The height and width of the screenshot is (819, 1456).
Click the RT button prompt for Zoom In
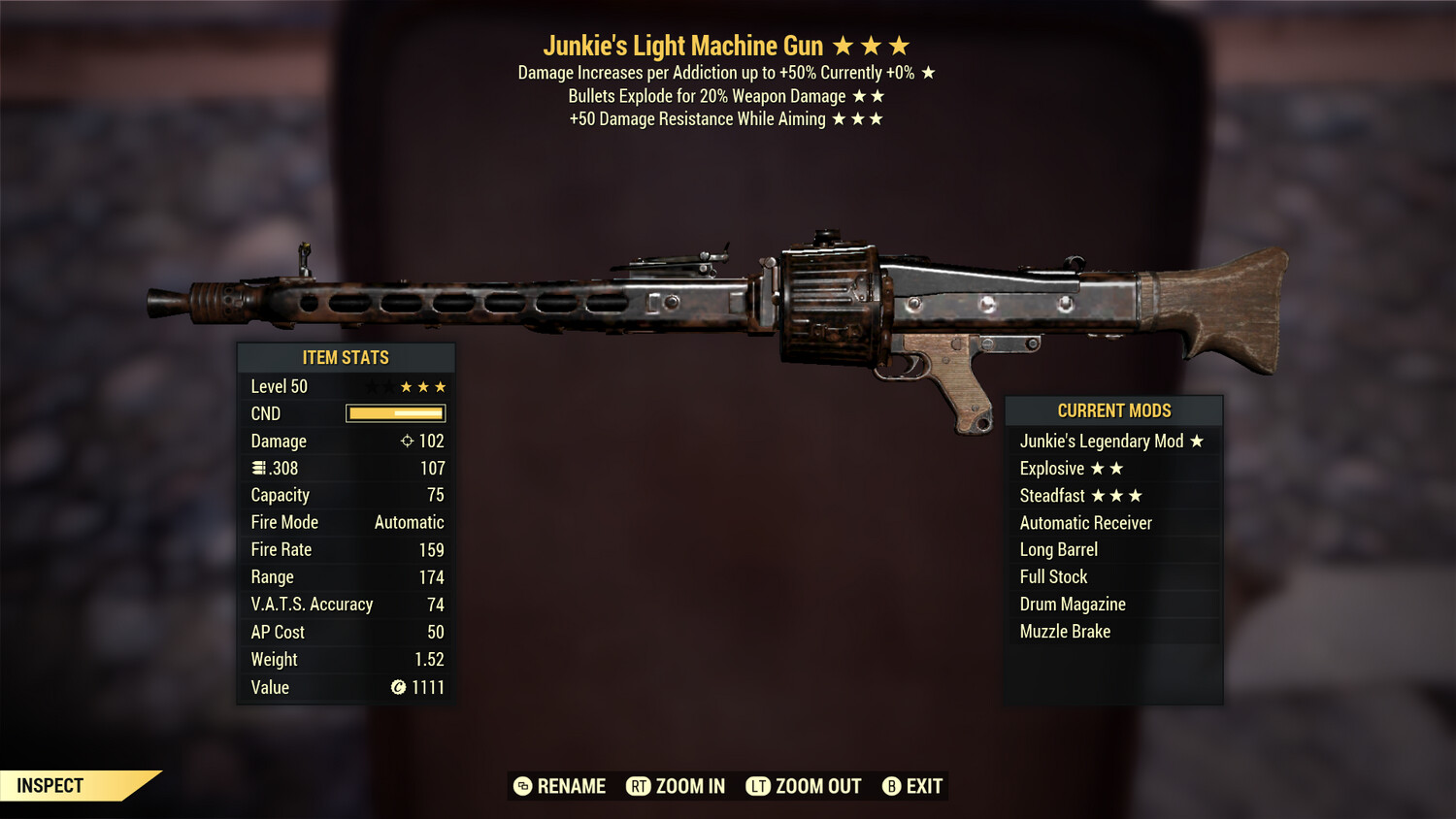pyautogui.click(x=639, y=786)
